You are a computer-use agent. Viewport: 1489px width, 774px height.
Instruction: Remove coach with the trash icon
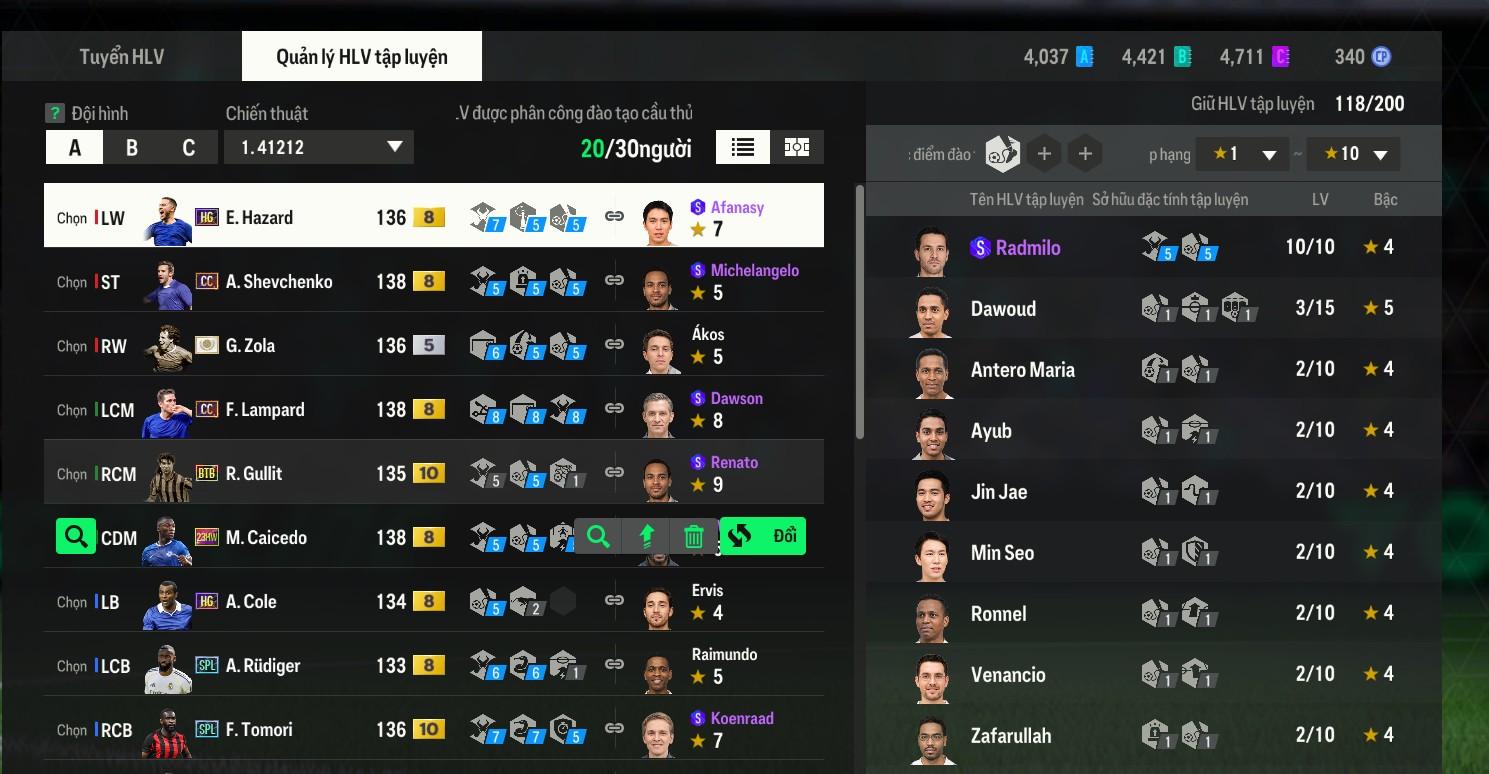point(693,537)
